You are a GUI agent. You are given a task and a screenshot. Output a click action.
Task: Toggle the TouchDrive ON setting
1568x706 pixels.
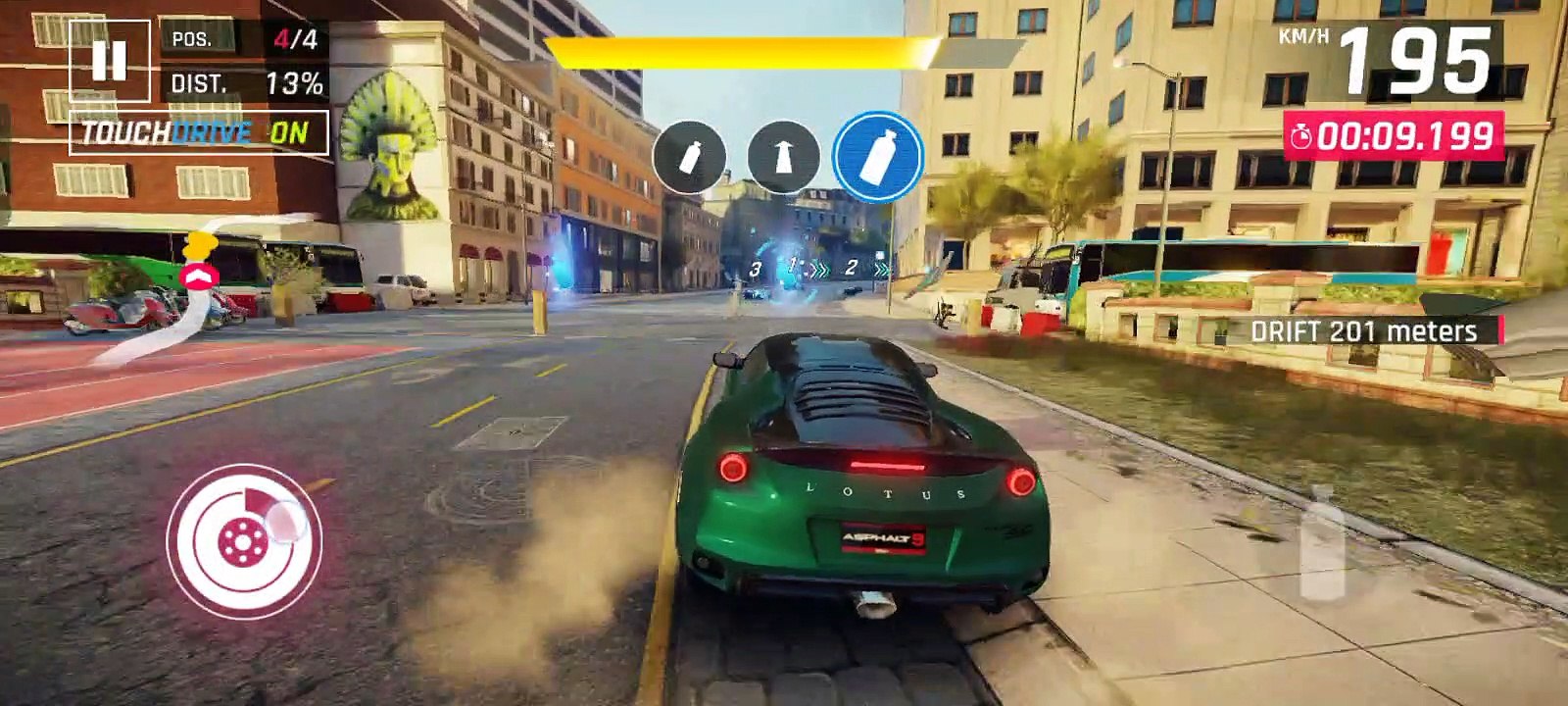point(198,133)
